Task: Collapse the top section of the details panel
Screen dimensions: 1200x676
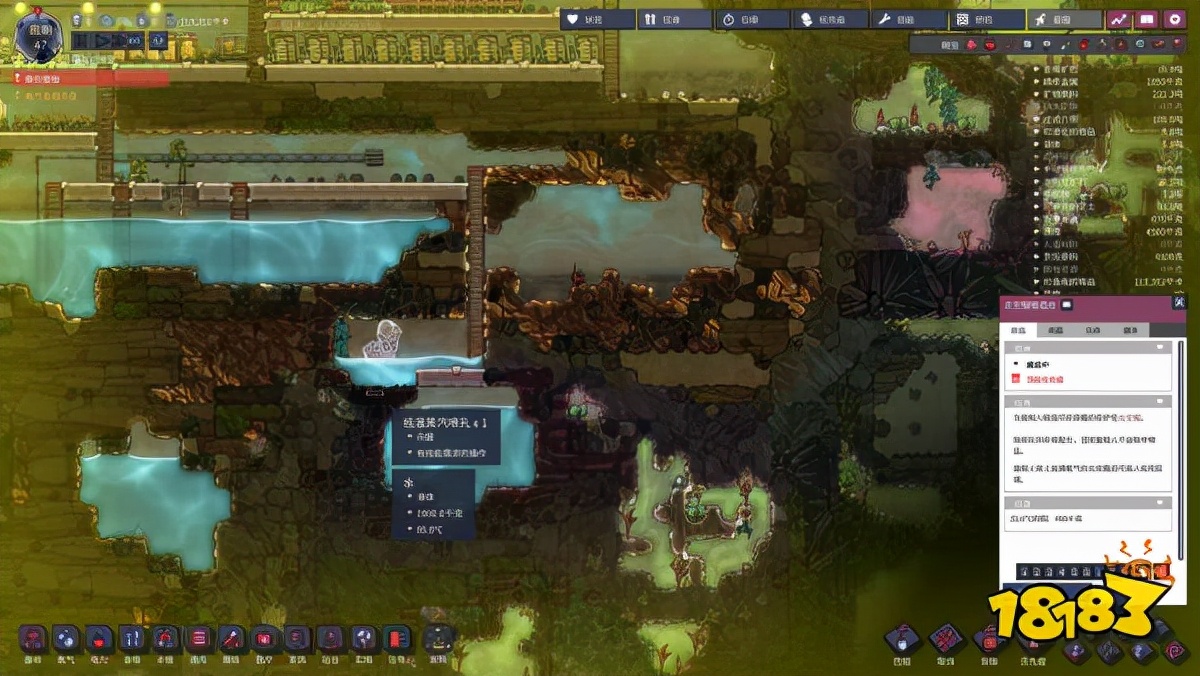Action: (1161, 347)
